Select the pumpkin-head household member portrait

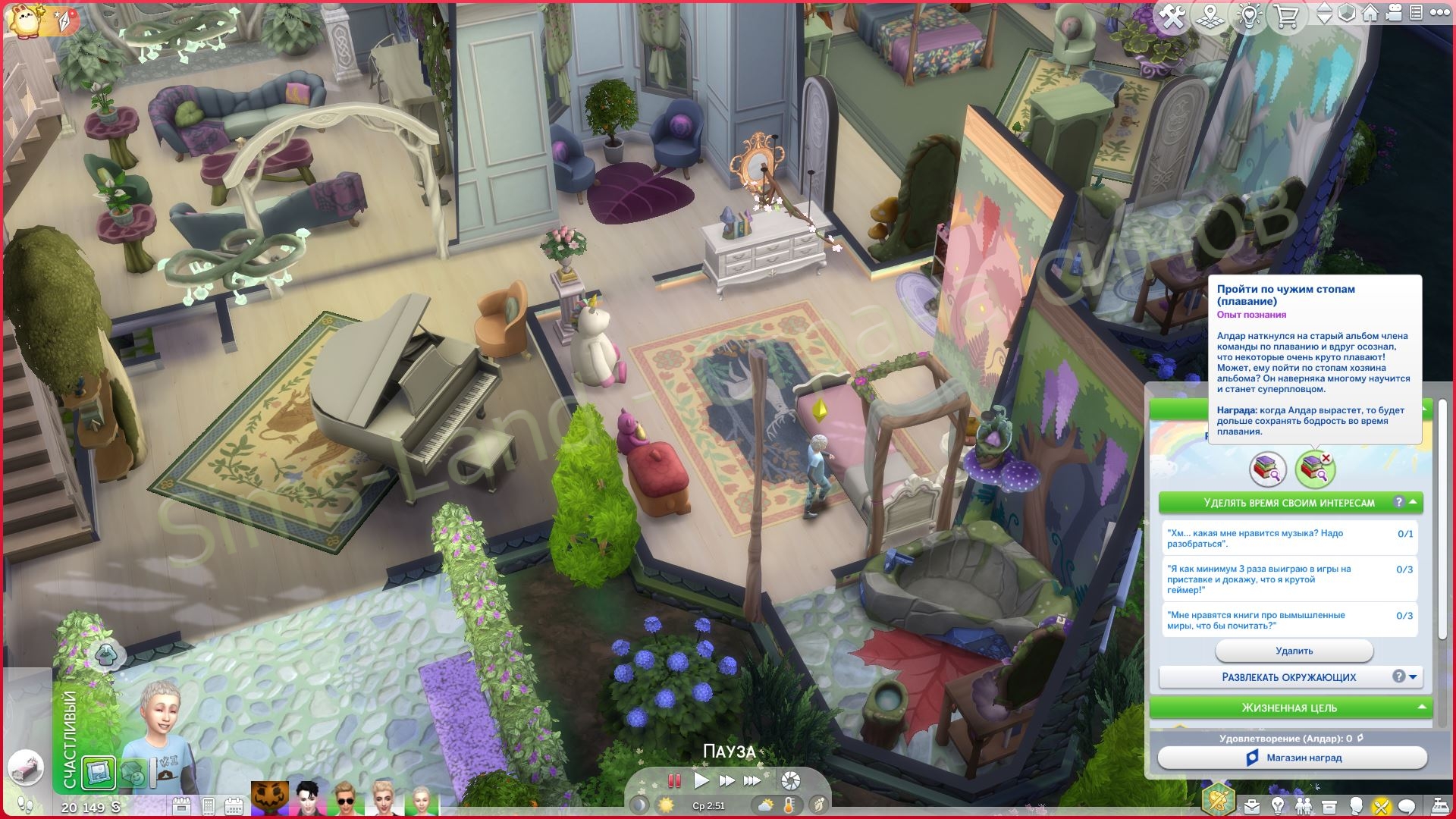tap(271, 799)
